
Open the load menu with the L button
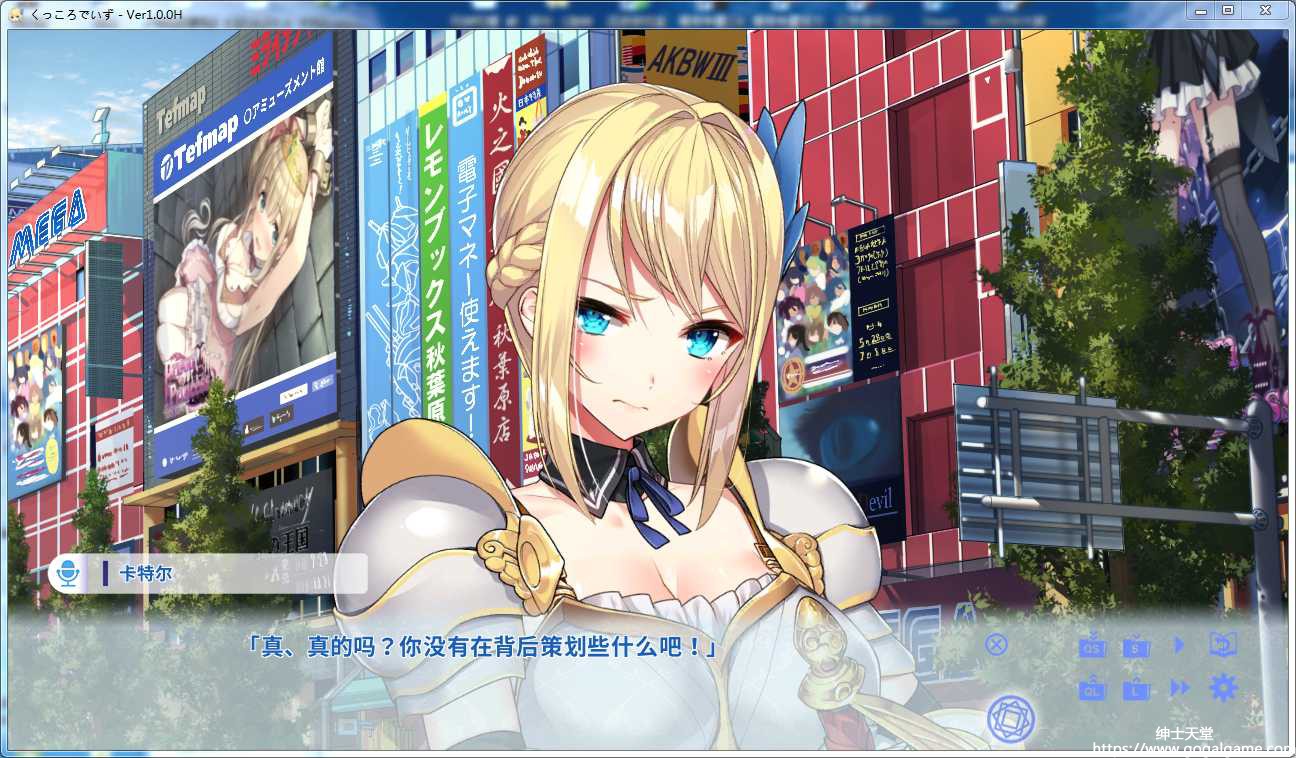(1136, 689)
